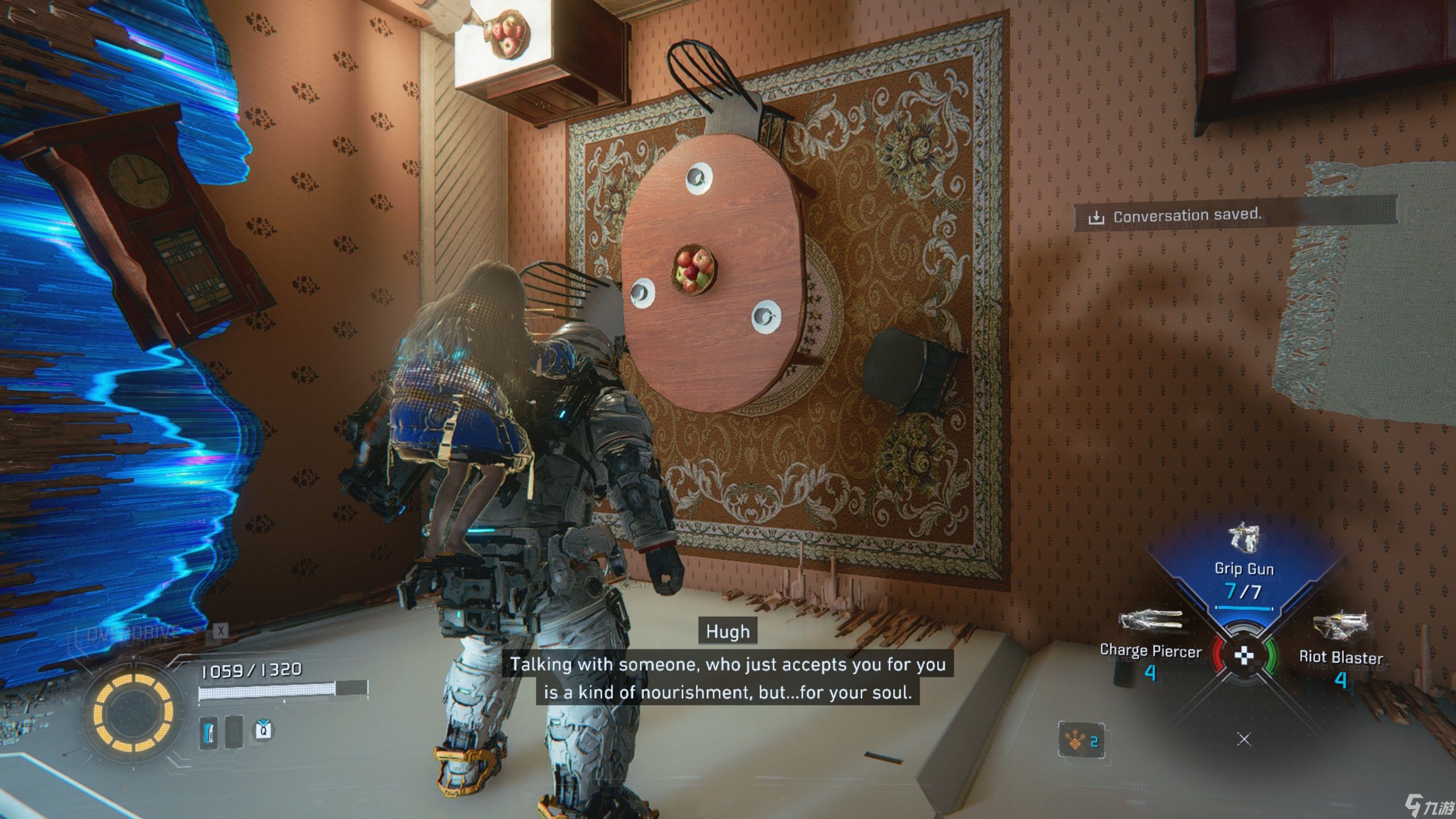
Task: Activate the orange Overdrive ring gauge
Action: point(133,712)
